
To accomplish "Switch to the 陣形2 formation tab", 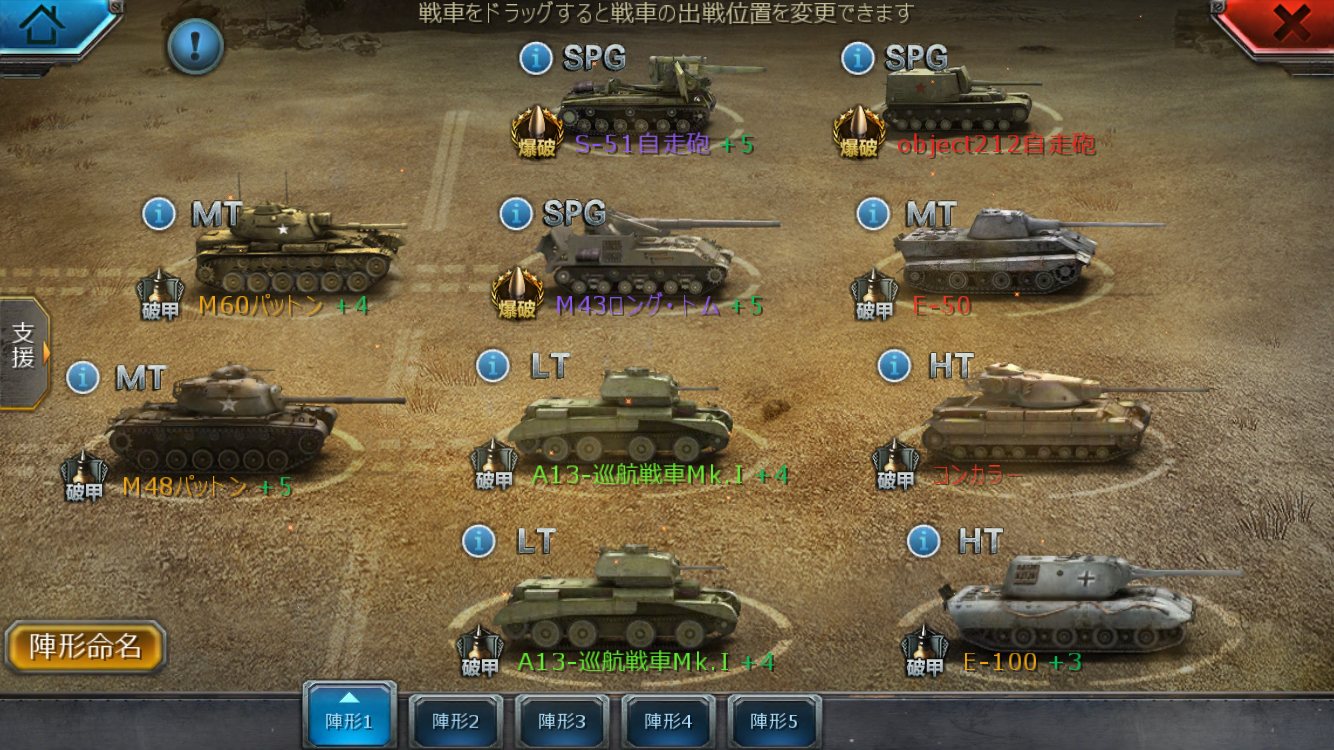I will point(455,720).
